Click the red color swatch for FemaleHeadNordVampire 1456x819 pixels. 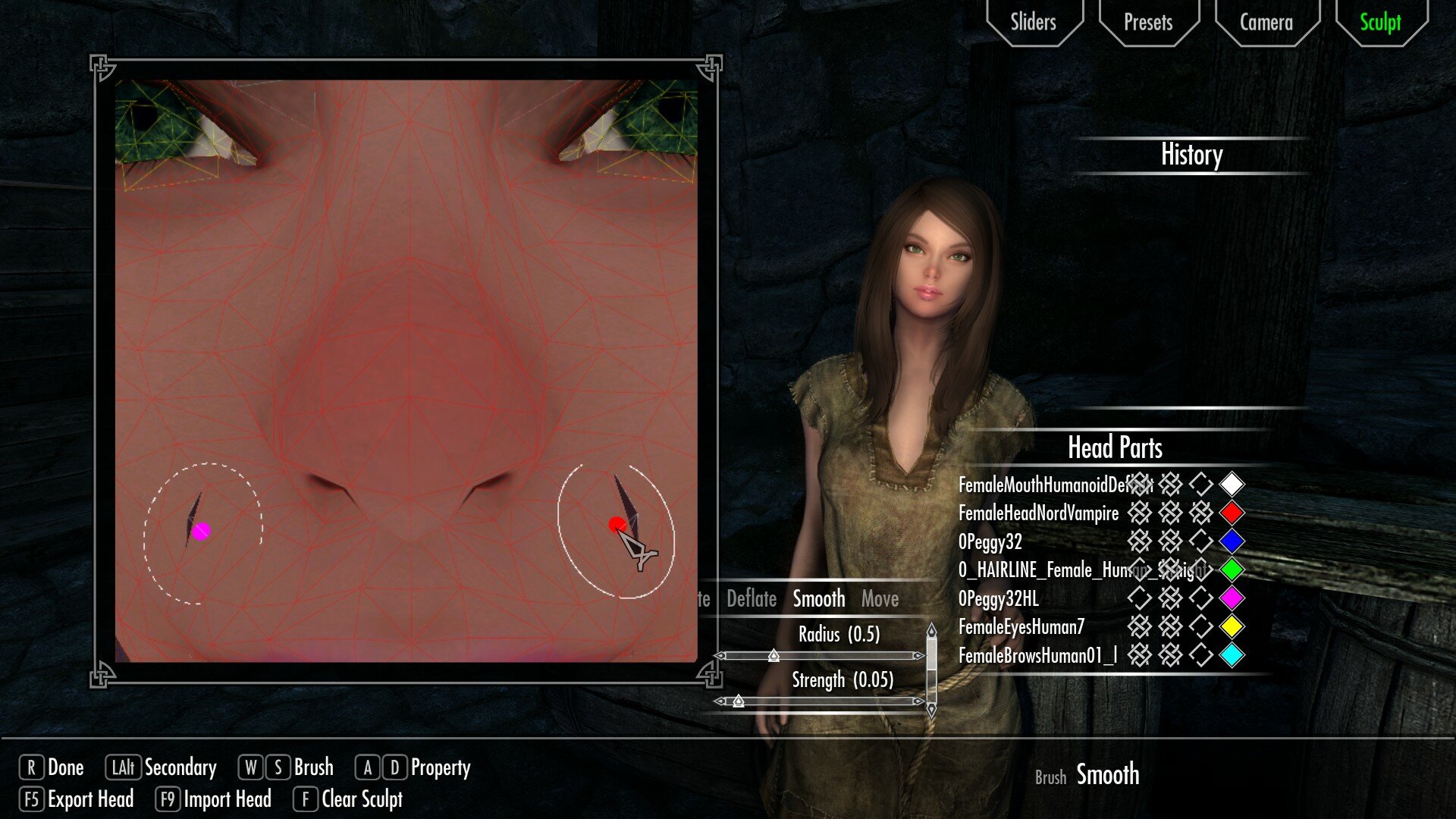1231,513
